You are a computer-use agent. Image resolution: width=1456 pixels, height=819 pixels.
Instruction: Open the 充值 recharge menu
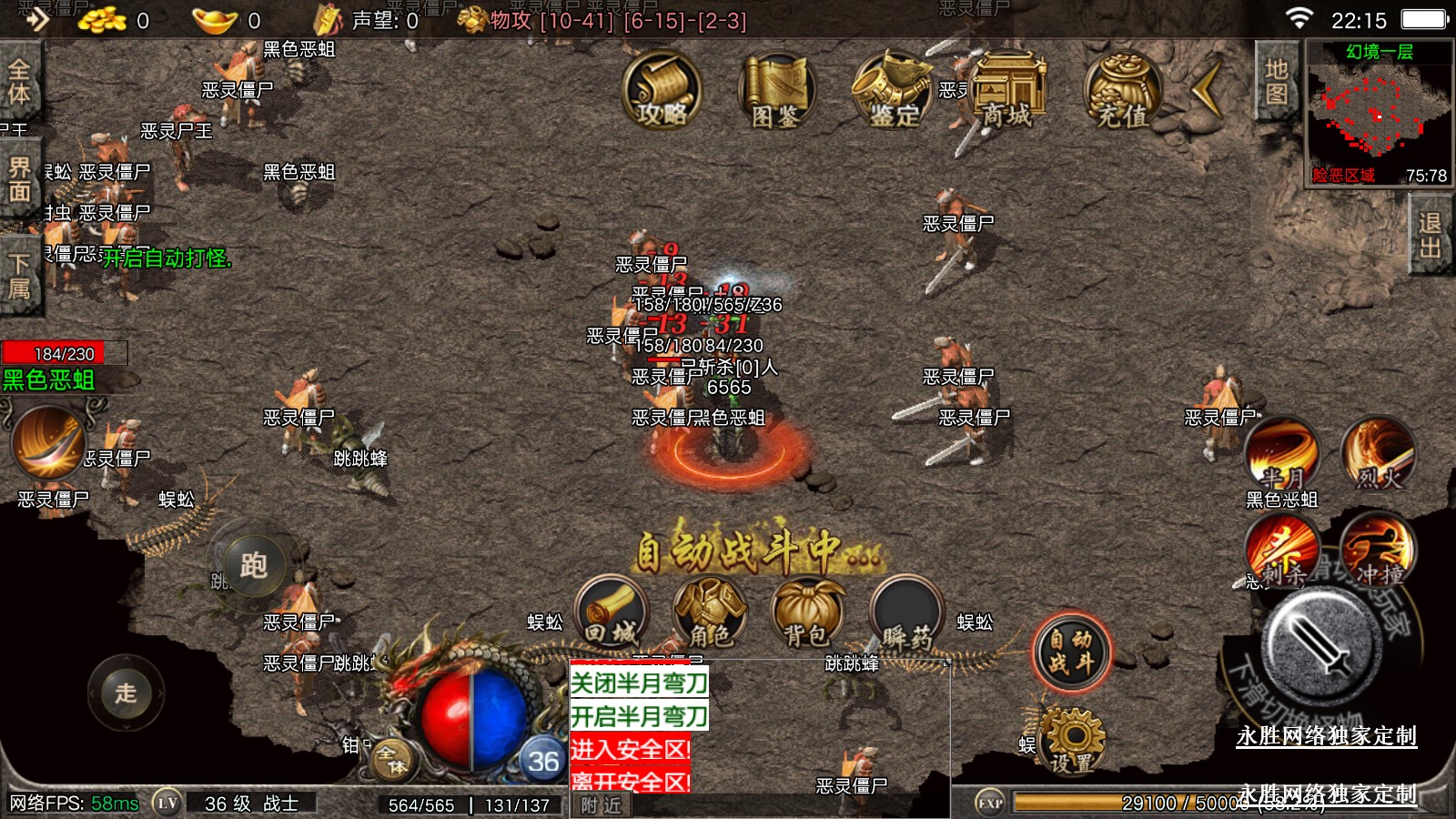1122,90
